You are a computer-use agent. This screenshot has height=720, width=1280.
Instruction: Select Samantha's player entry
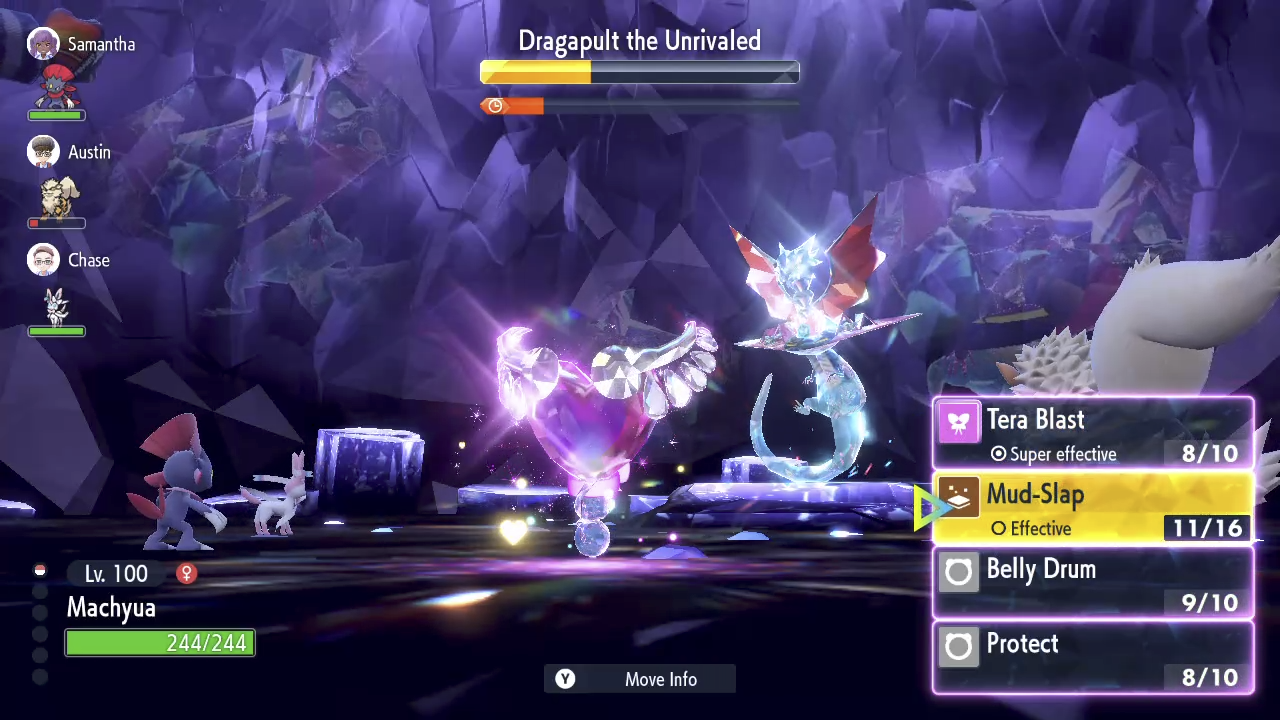[82, 45]
